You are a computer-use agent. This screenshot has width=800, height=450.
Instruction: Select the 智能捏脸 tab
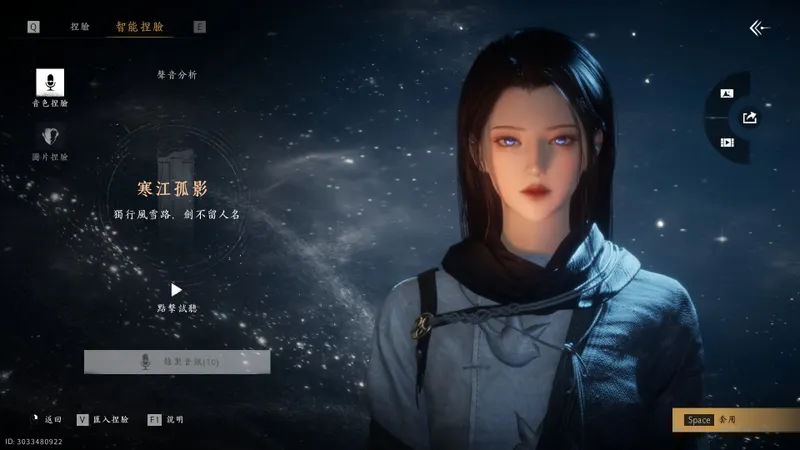(x=139, y=27)
